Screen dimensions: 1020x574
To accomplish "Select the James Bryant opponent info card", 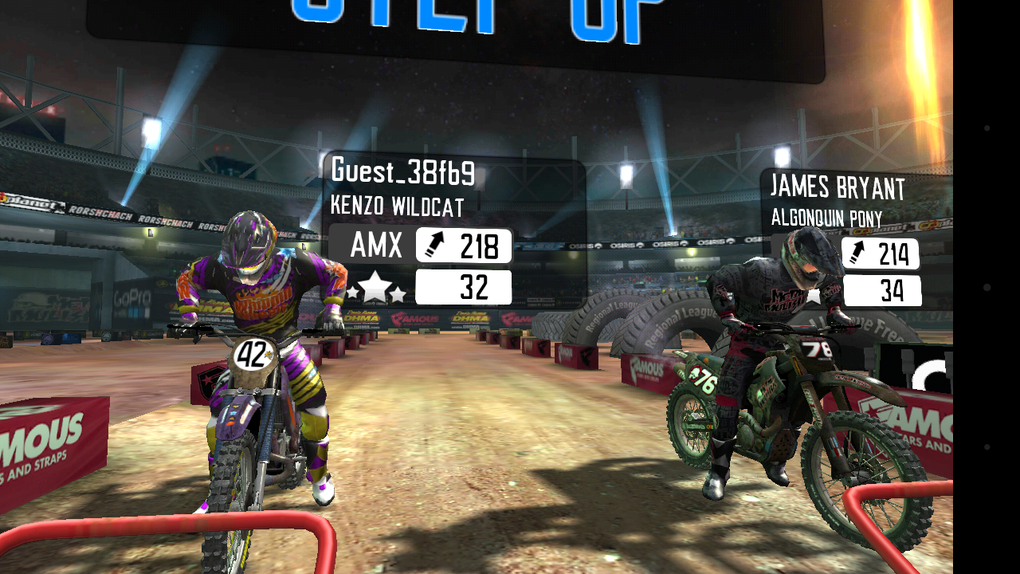I will [856, 238].
